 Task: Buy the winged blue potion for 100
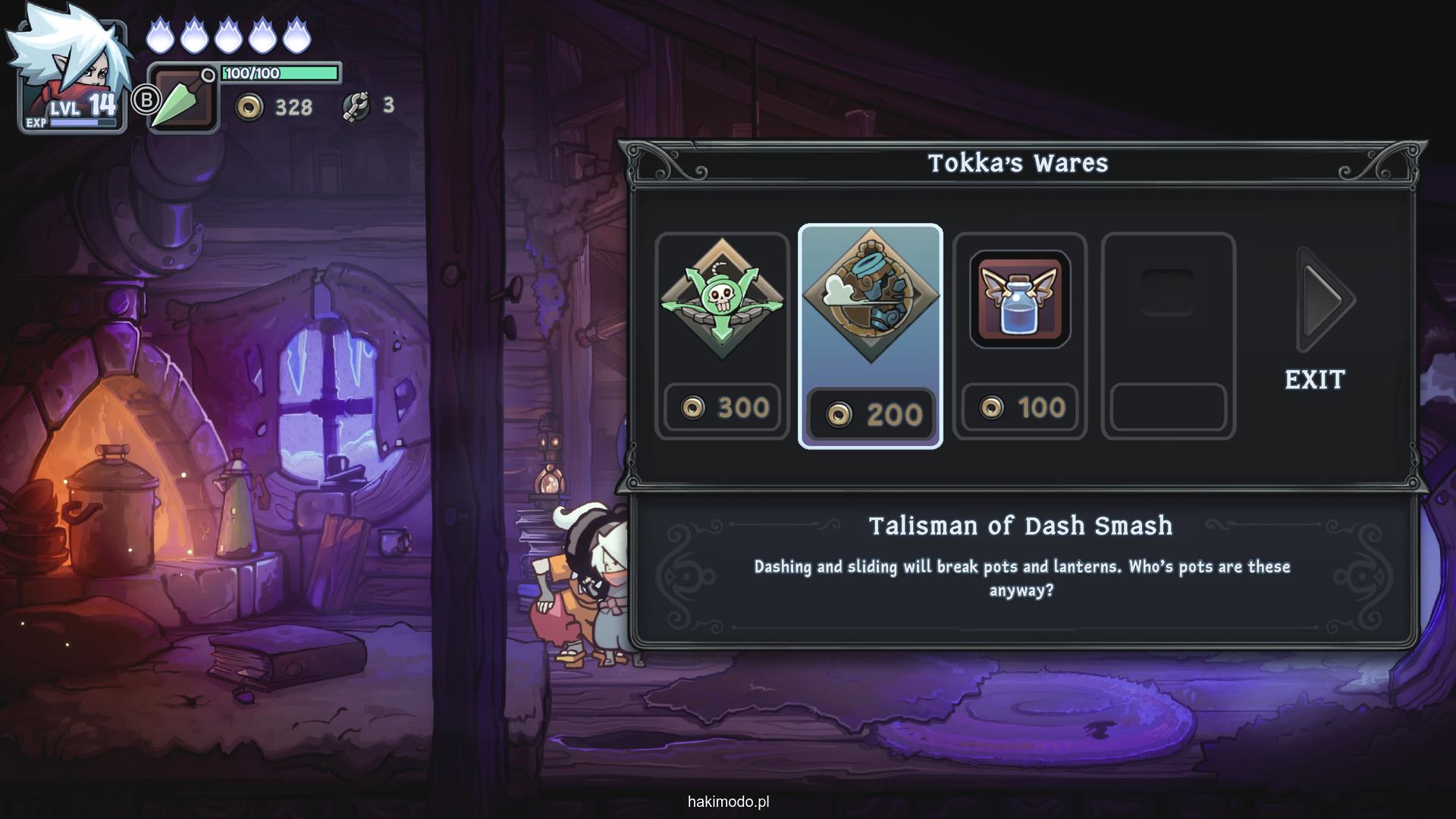1019,335
